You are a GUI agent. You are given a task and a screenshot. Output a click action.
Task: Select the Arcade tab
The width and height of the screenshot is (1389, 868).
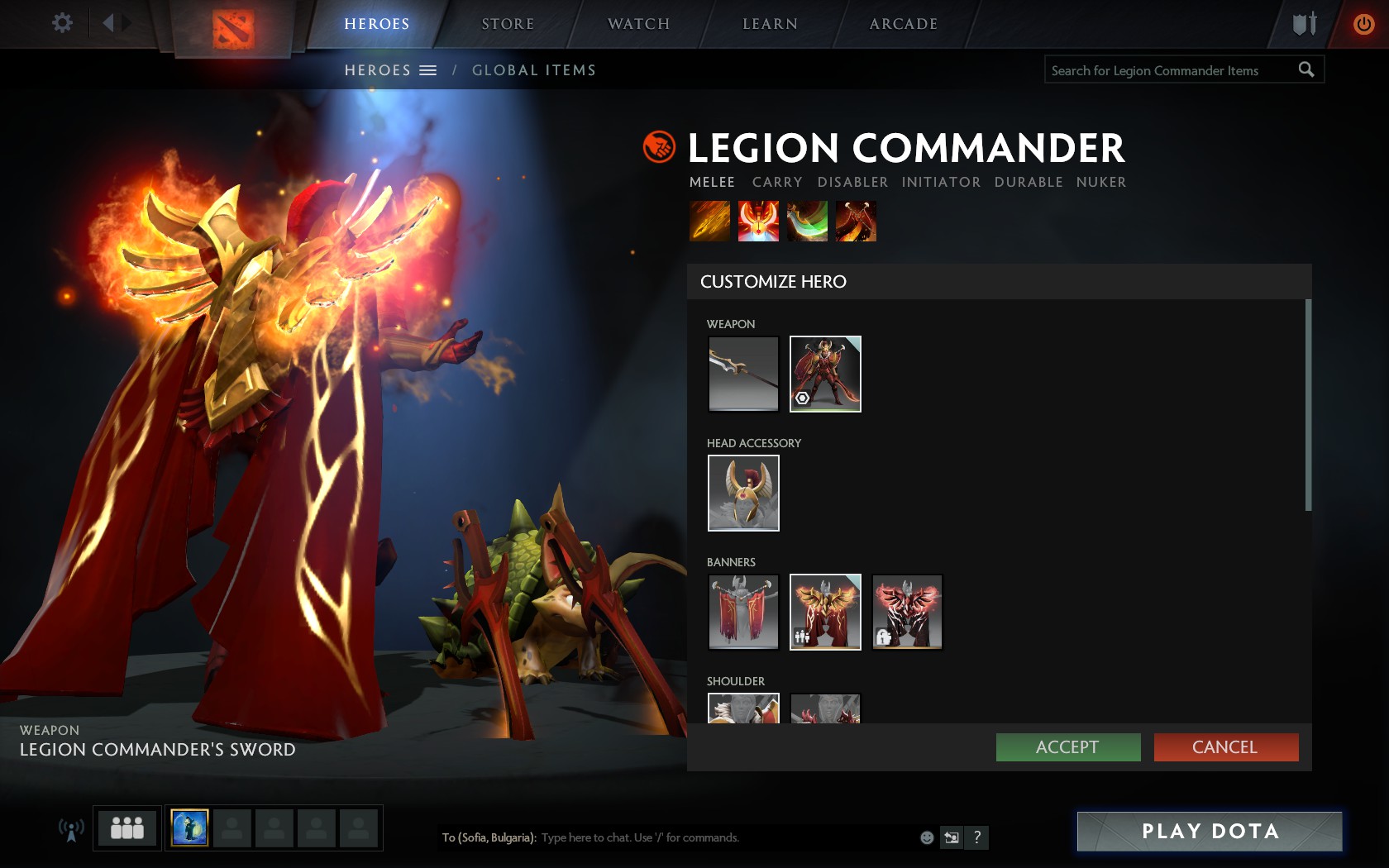point(903,24)
